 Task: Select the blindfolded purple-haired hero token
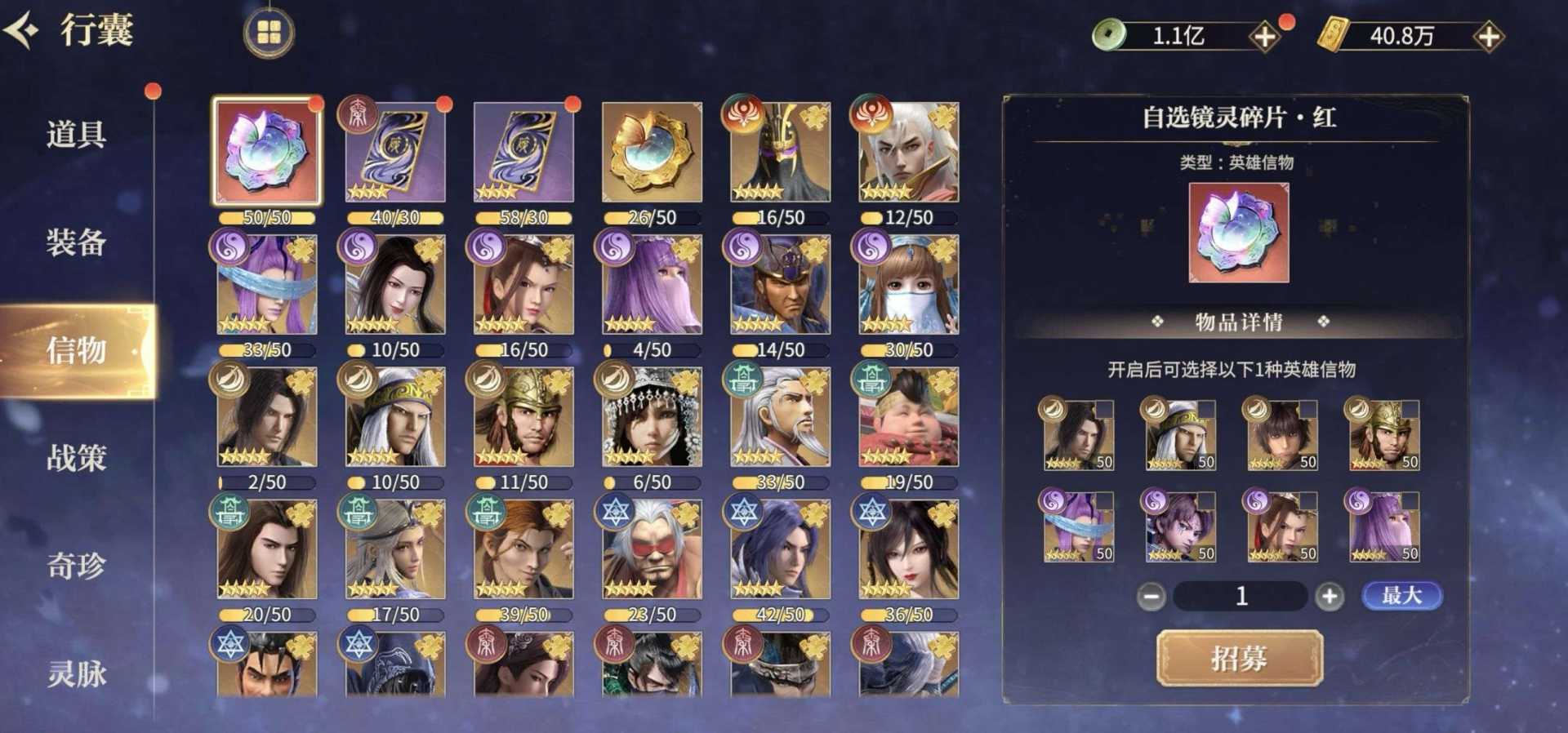(x=267, y=284)
